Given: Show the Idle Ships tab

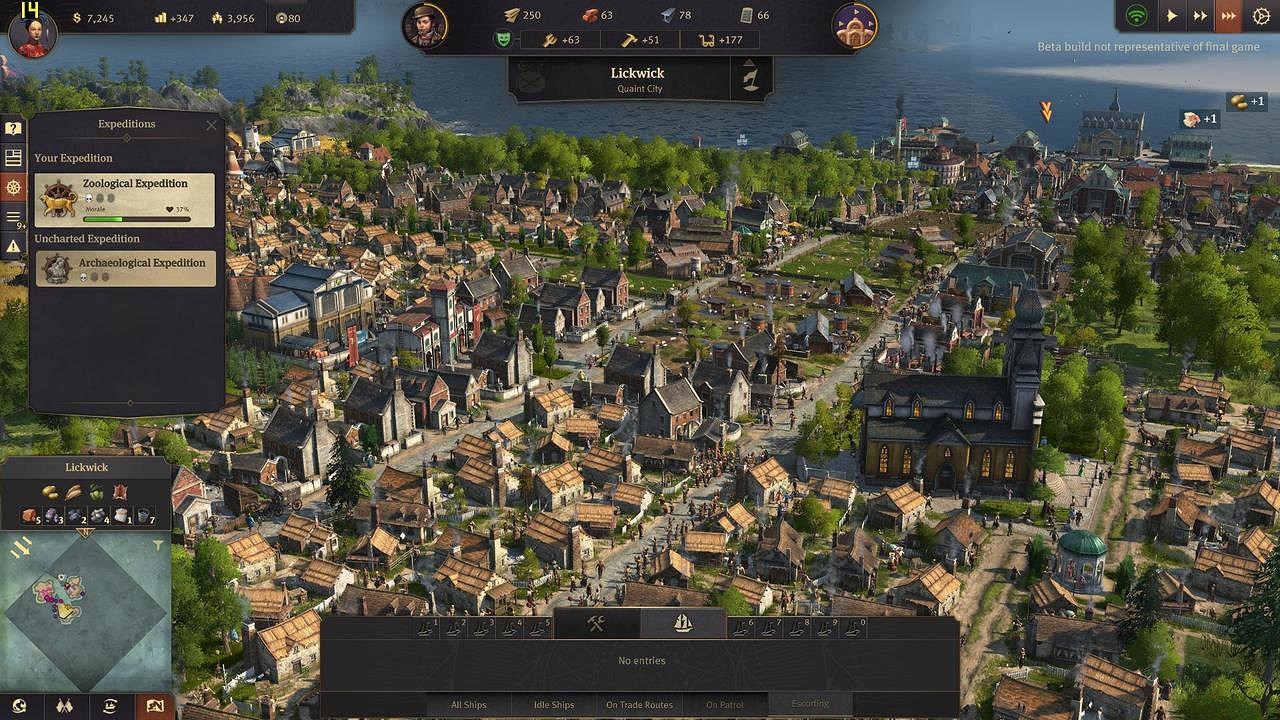Looking at the screenshot, I should click(554, 705).
